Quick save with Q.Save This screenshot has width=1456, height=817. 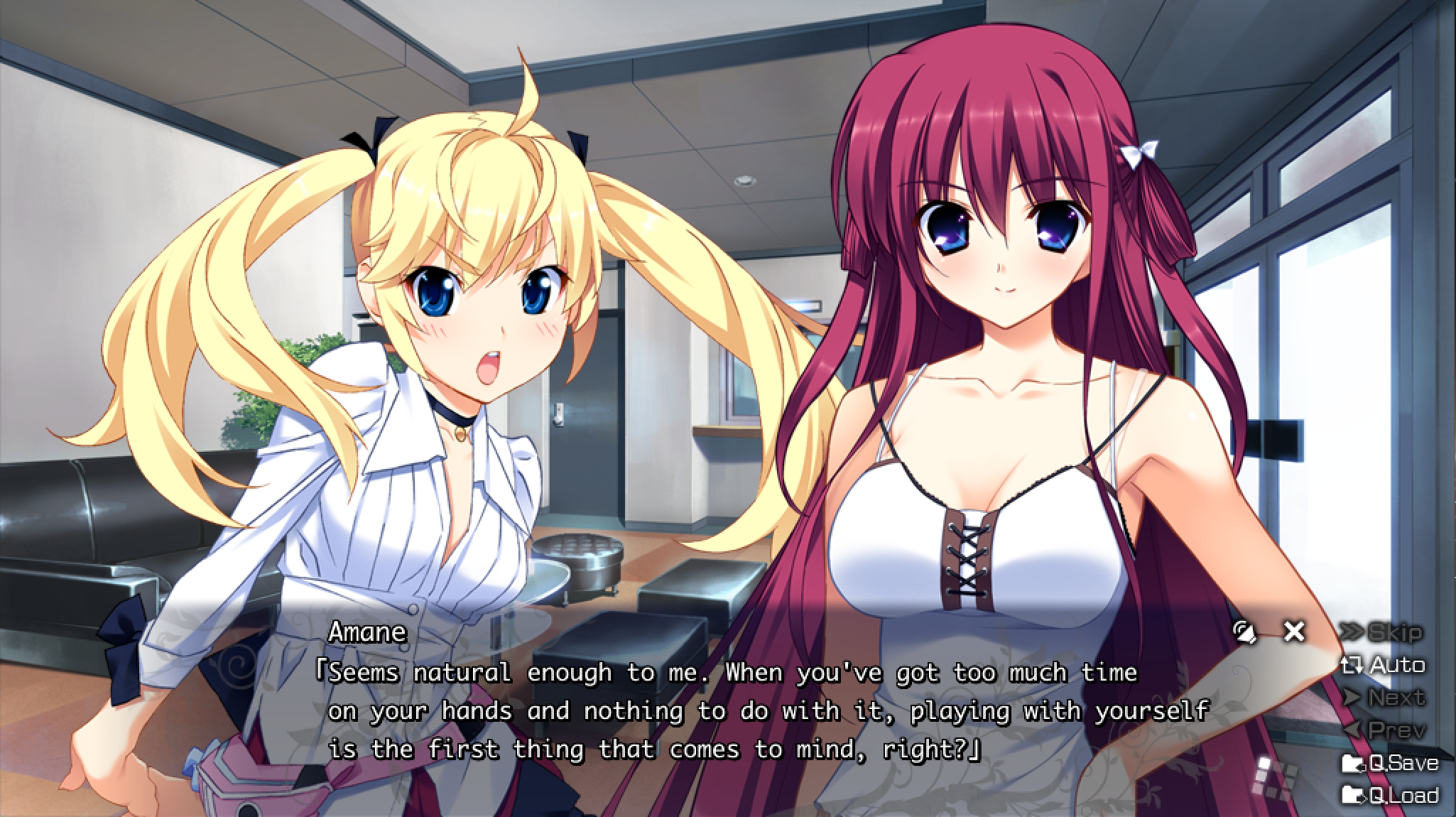pos(1390,763)
